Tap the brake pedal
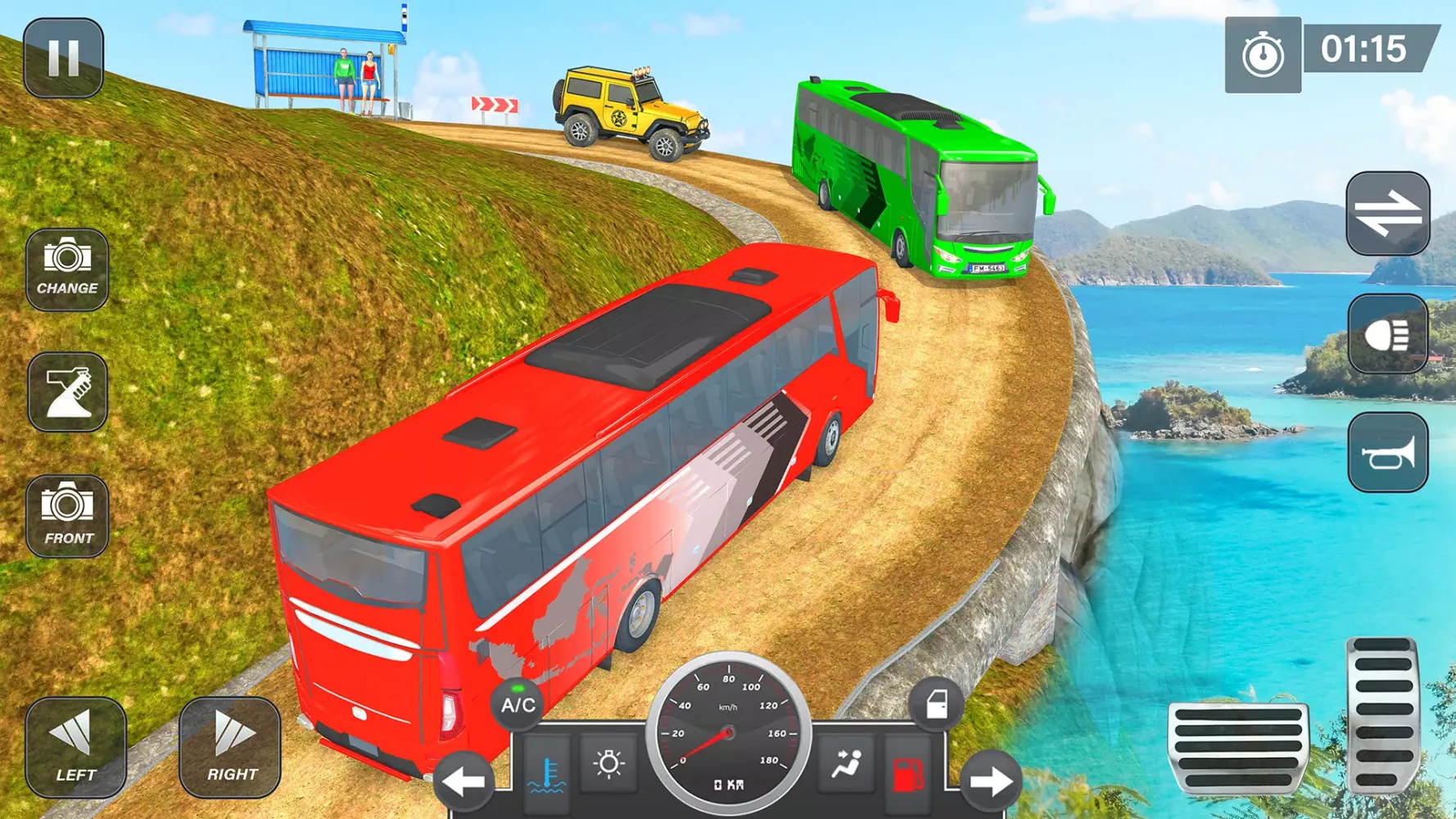The width and height of the screenshot is (1456, 819). click(1237, 747)
